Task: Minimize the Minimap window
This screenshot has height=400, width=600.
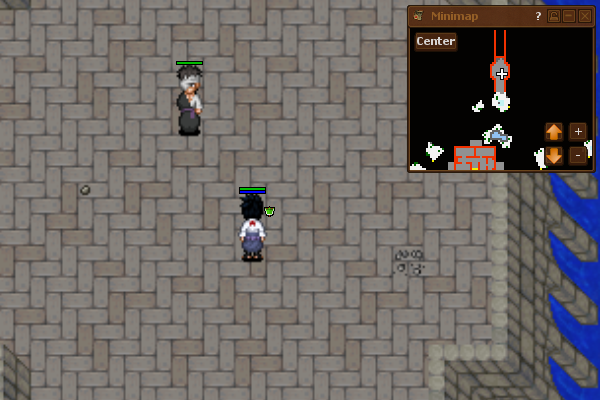Action: pyautogui.click(x=569, y=16)
